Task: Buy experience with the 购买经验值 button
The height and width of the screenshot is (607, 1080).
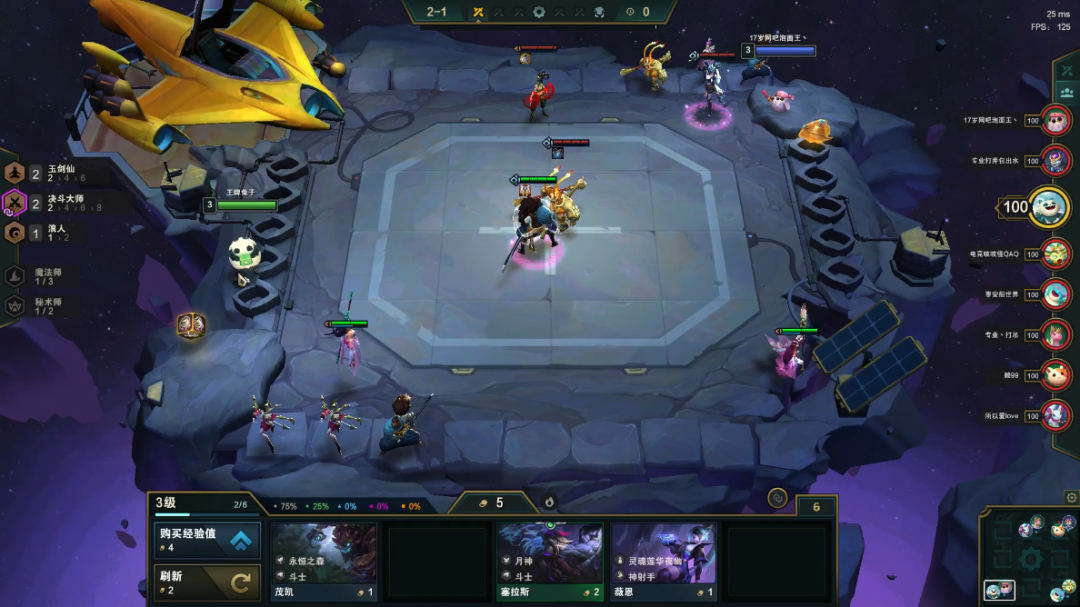Action: pos(207,540)
